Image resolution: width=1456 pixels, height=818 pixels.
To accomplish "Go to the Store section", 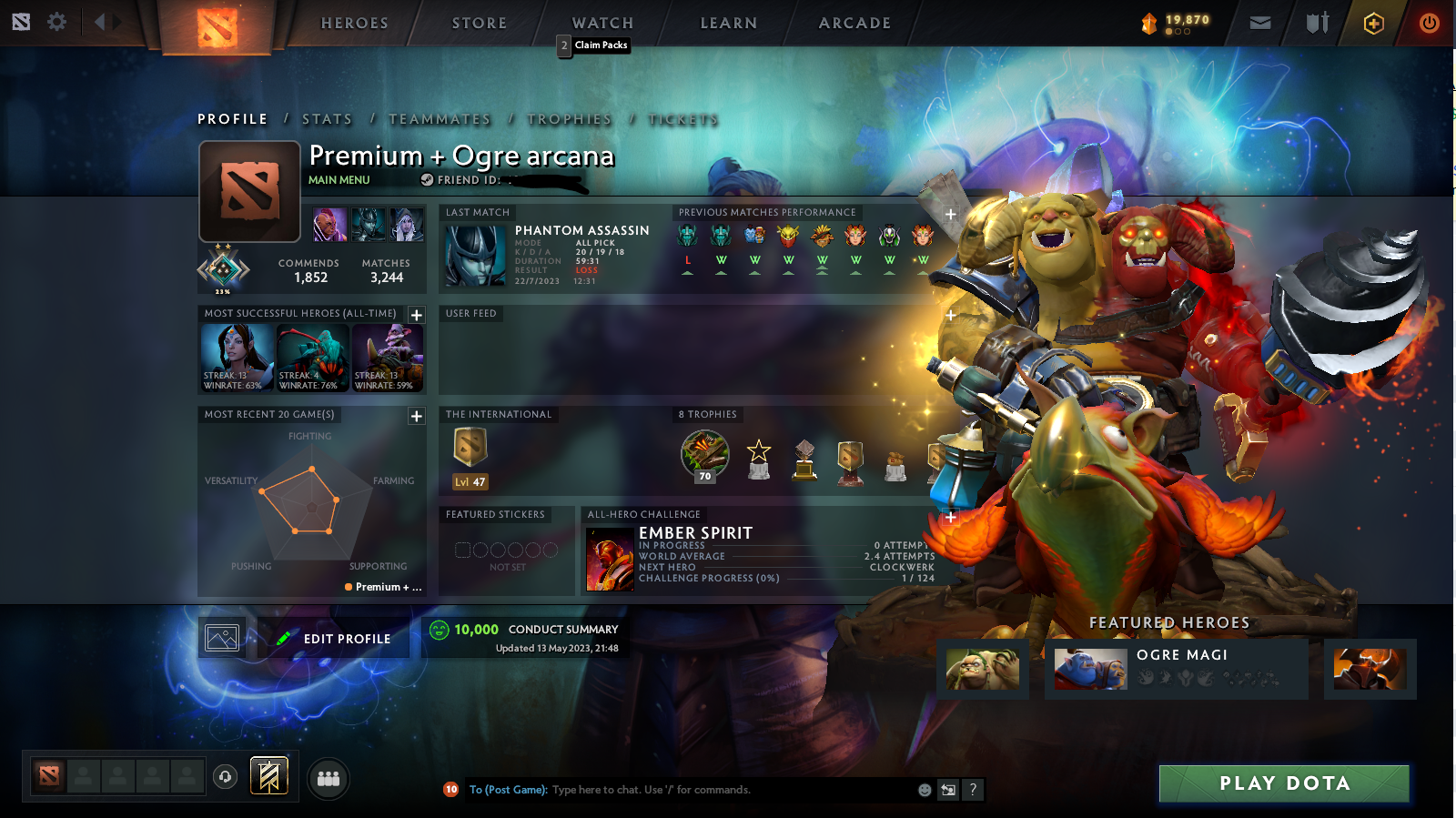I will [480, 24].
